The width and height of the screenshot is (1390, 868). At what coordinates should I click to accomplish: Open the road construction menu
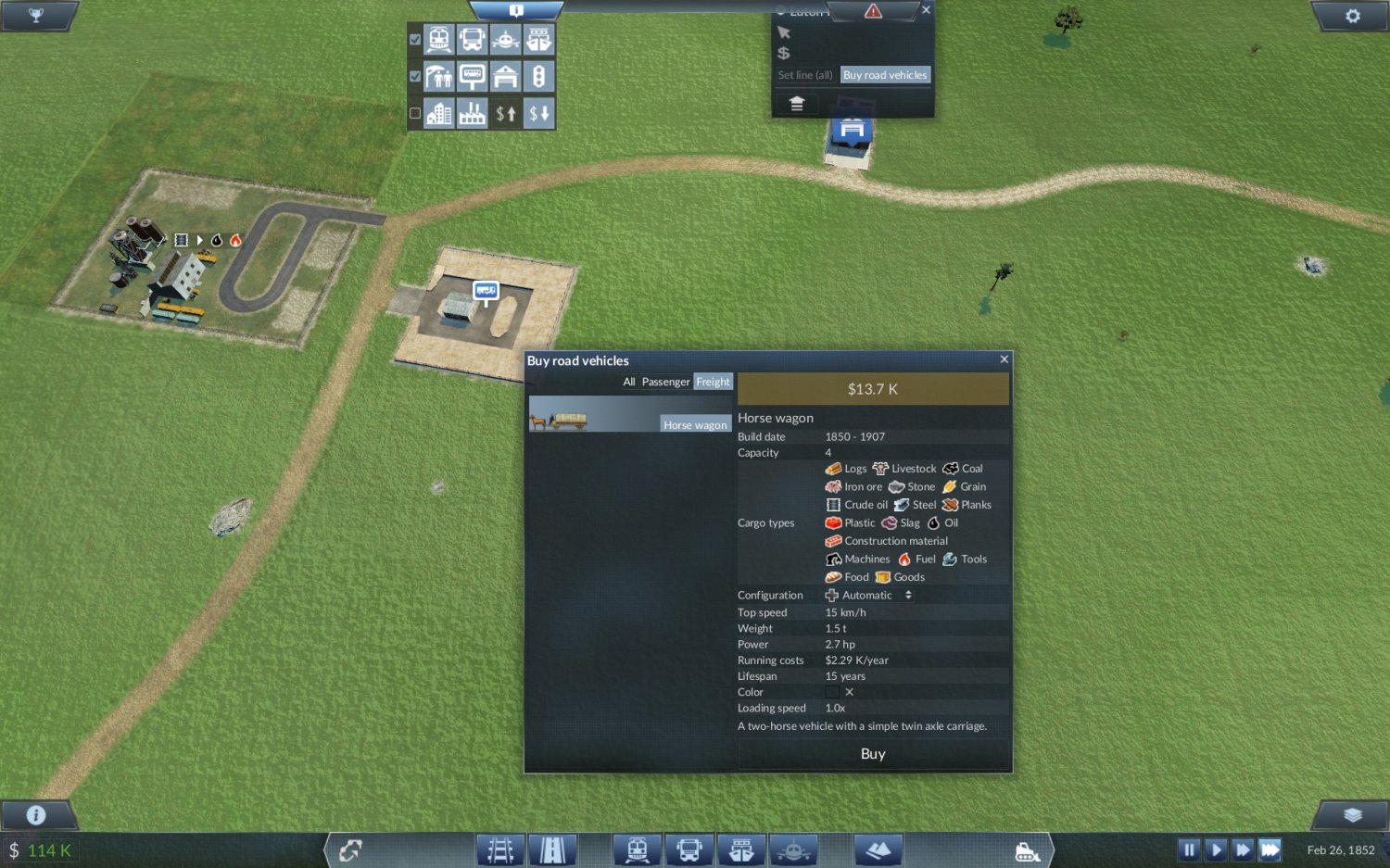pos(553,849)
